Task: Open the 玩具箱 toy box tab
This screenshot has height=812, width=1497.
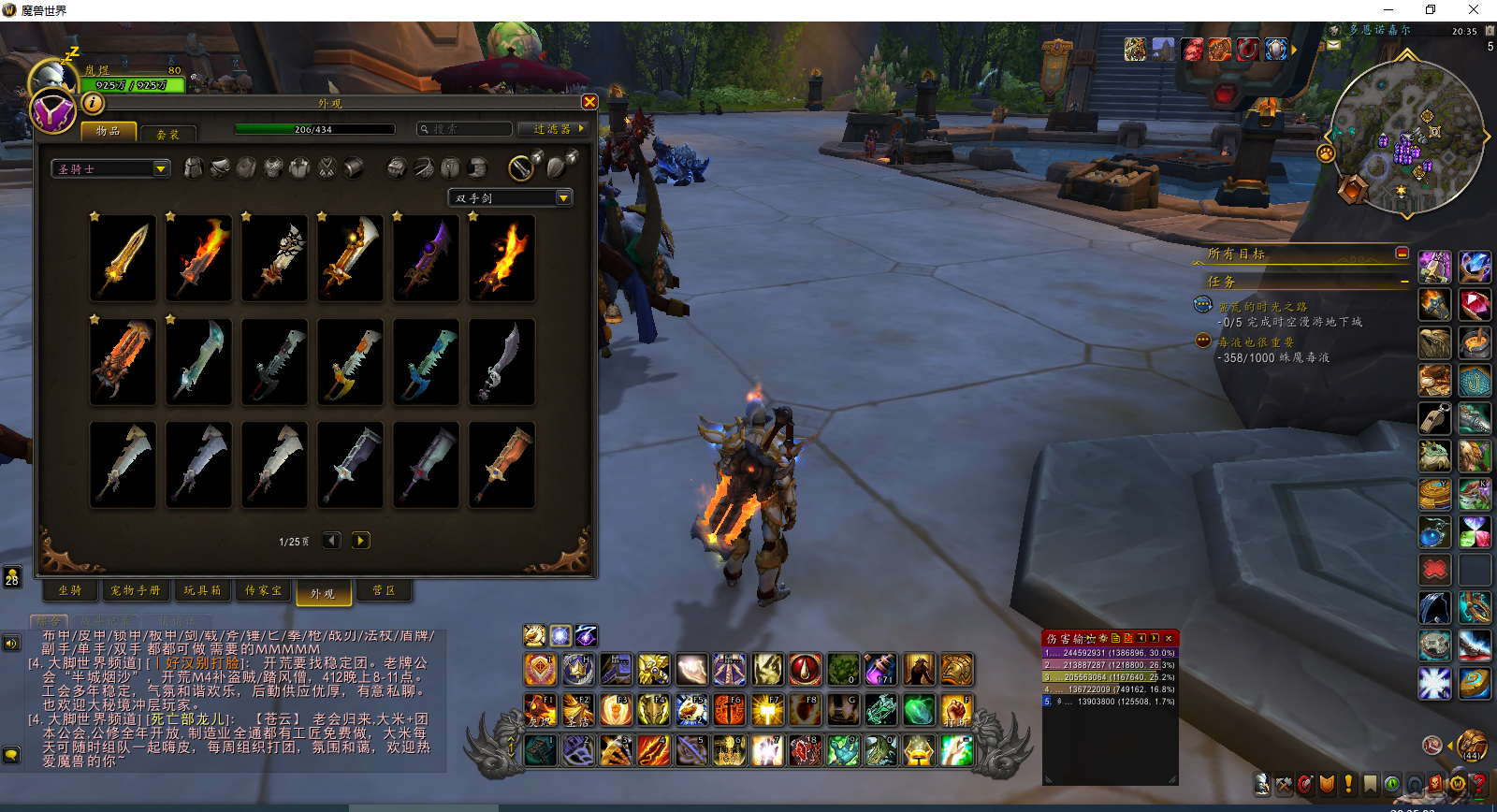Action: coord(202,590)
